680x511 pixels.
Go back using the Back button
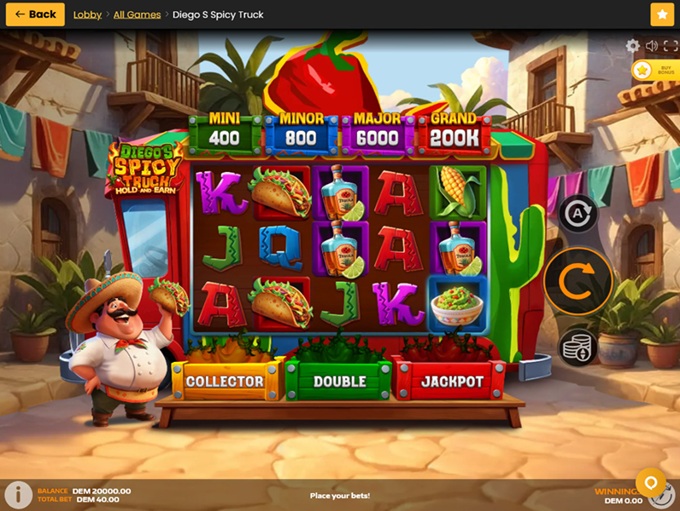pyautogui.click(x=35, y=14)
